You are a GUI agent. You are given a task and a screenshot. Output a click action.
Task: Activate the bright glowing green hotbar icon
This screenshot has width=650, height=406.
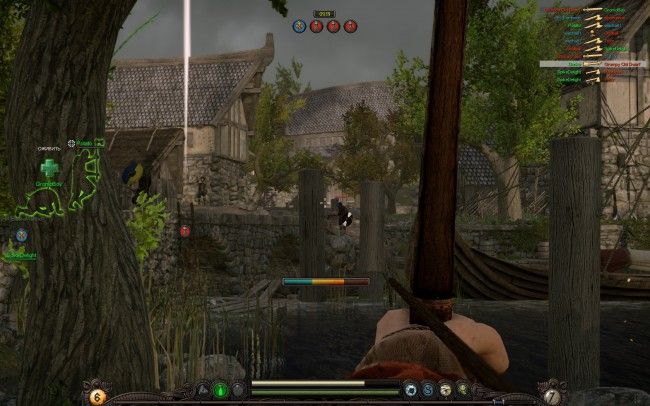221,391
